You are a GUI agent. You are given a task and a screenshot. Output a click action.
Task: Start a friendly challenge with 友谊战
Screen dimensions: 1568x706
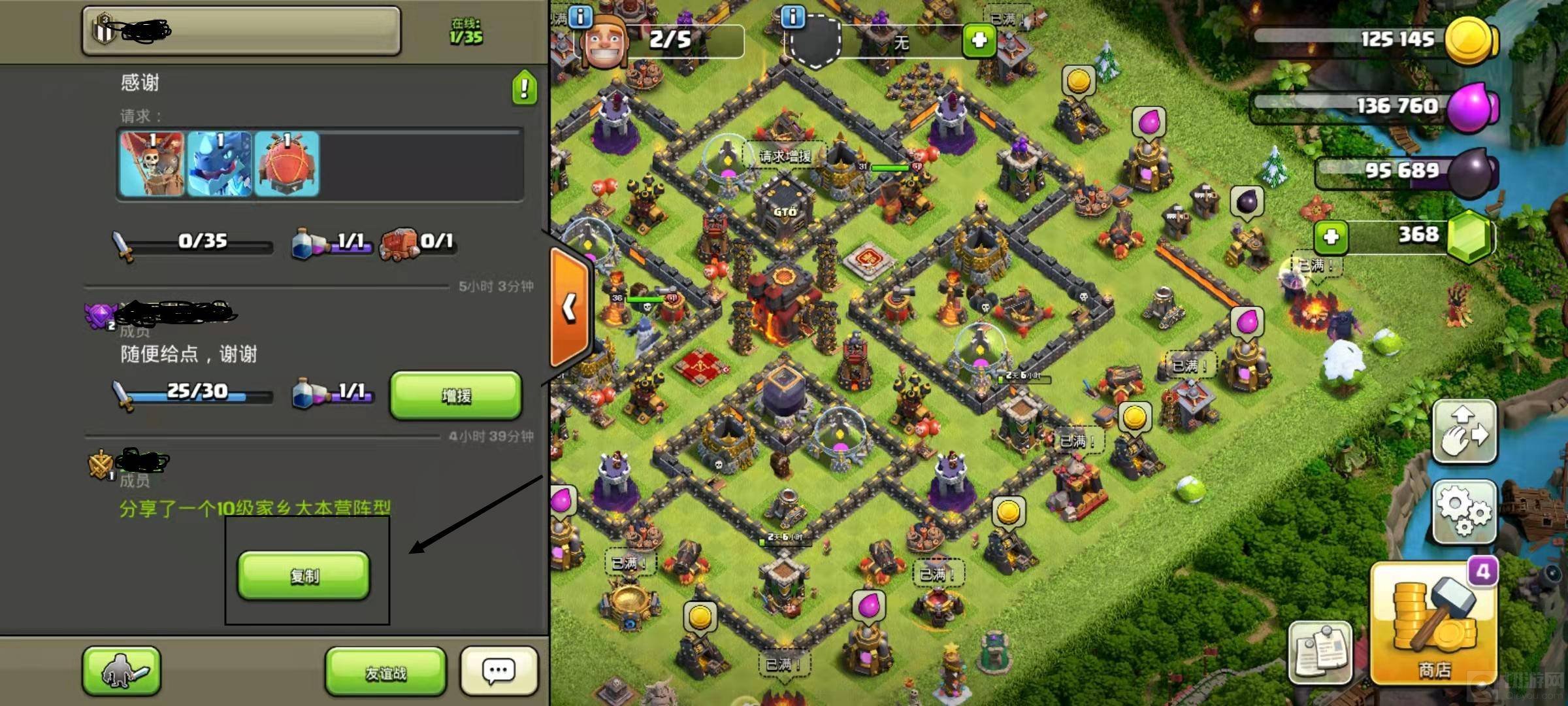(385, 672)
